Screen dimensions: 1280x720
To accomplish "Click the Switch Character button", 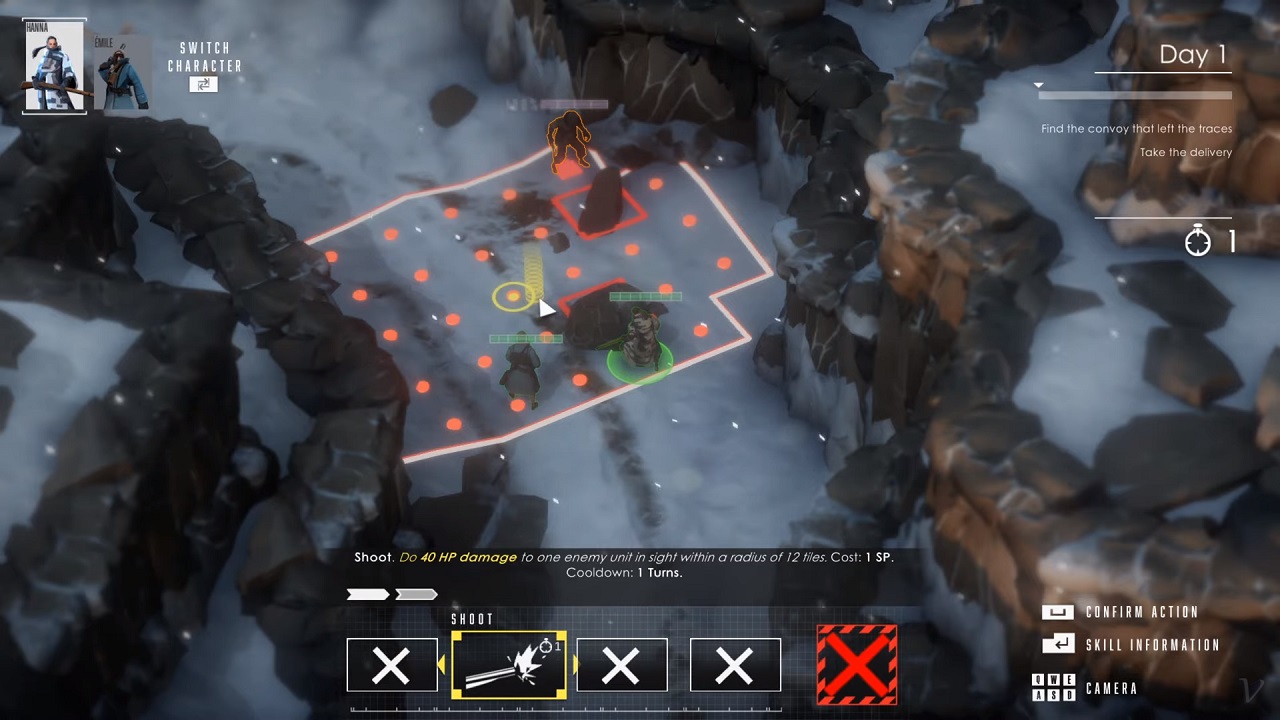I will click(x=204, y=85).
